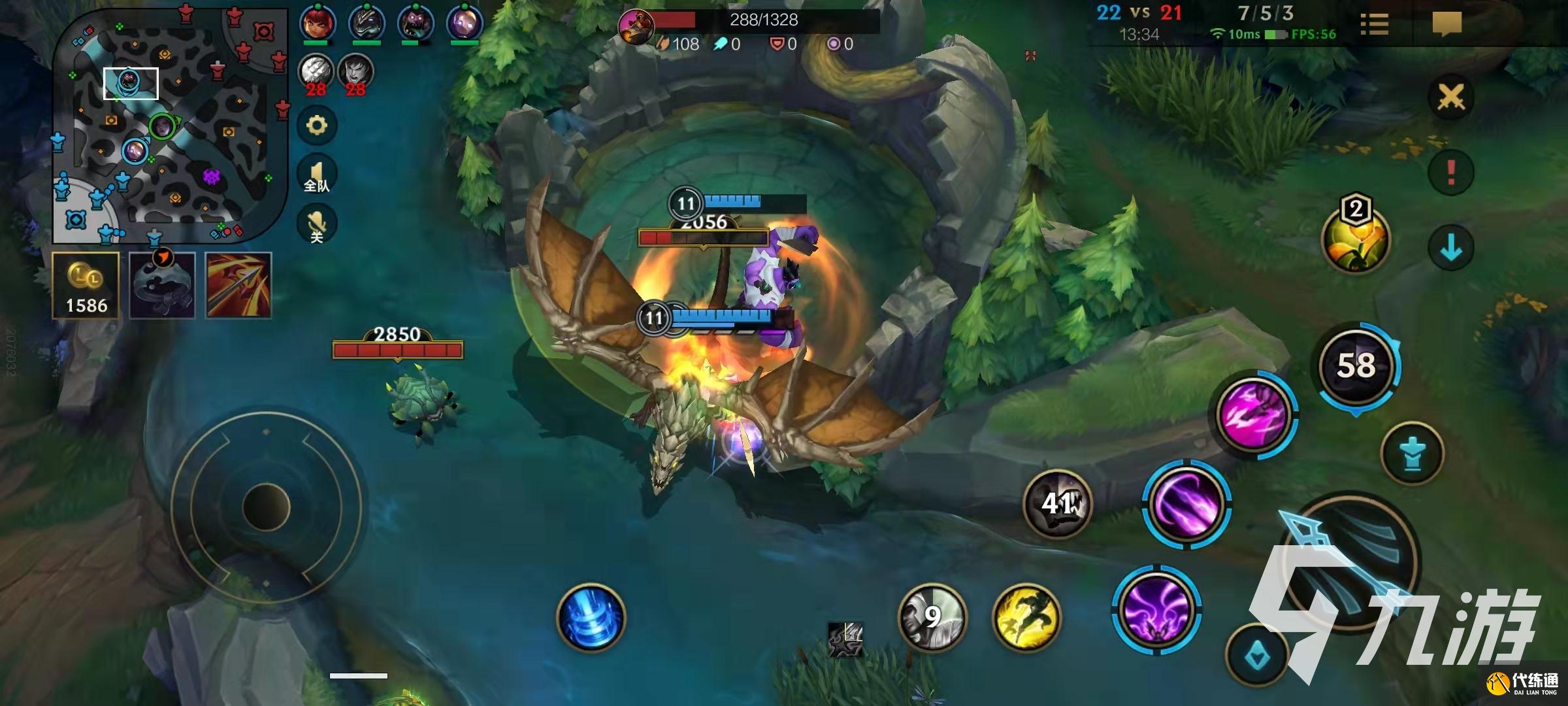This screenshot has height=706, width=1568.
Task: Use the yellow plant item with 2 charges
Action: coord(1356,239)
